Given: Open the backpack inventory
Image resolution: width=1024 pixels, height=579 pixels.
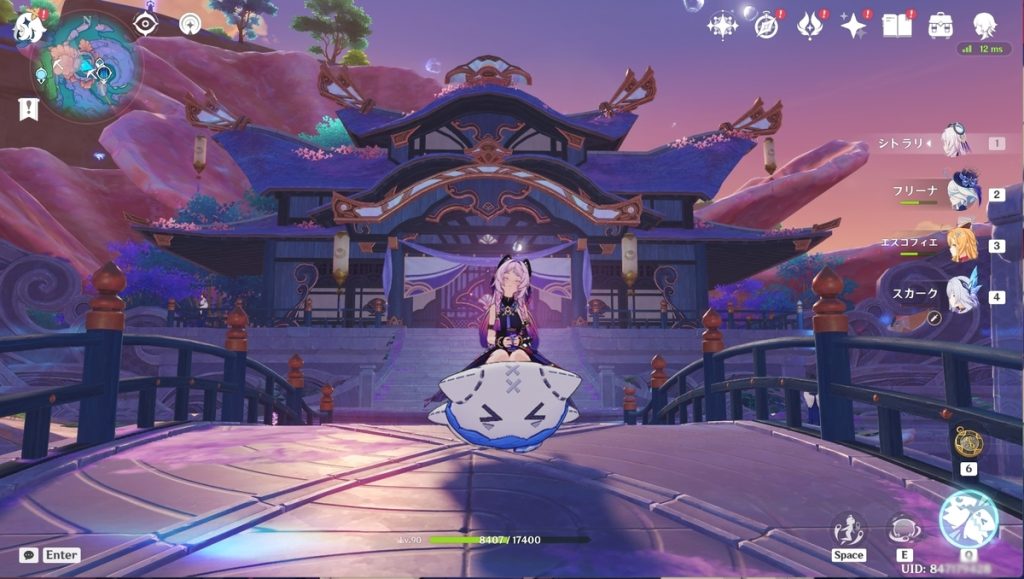Looking at the screenshot, I should click(940, 25).
